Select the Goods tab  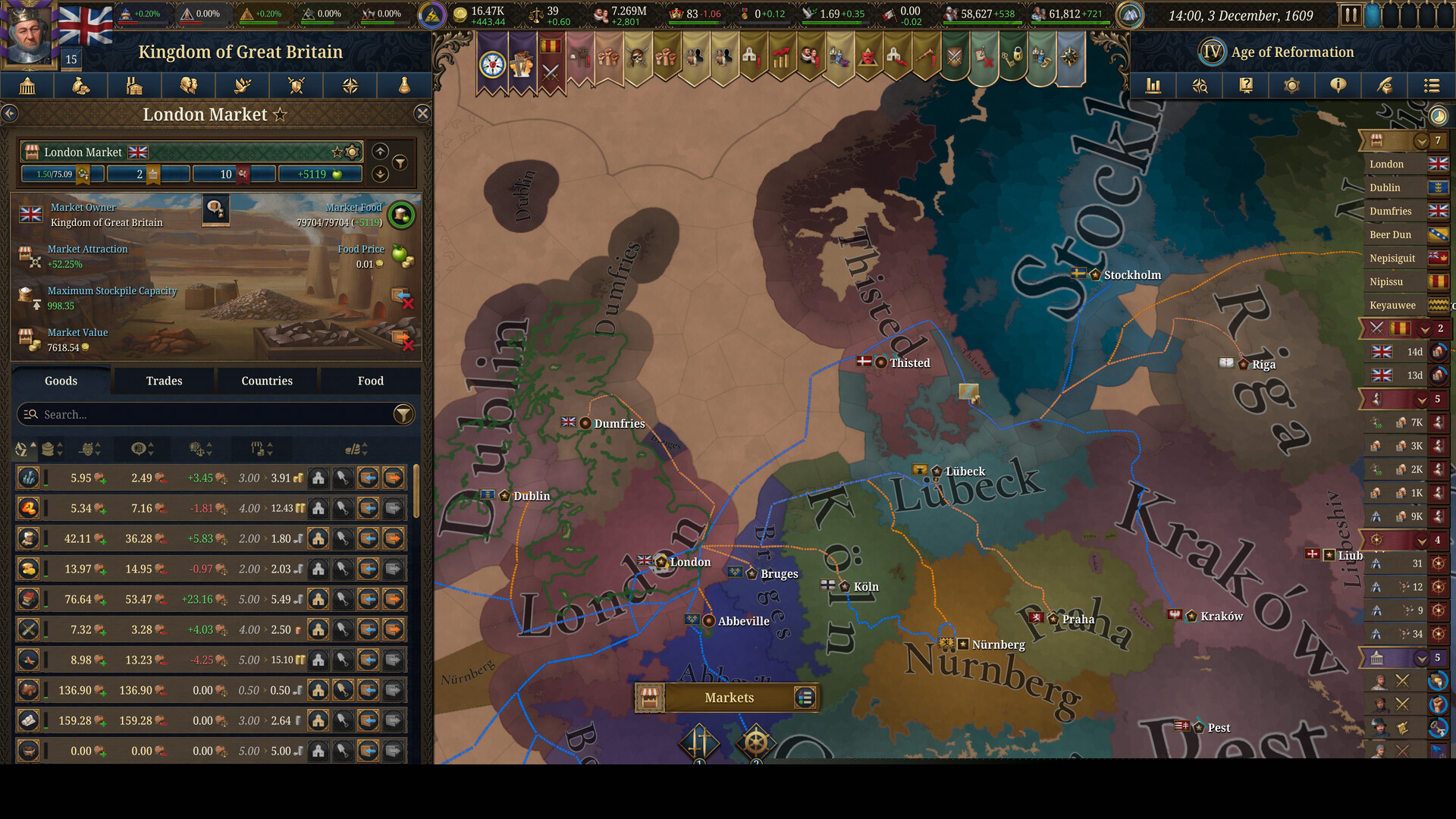coord(61,381)
